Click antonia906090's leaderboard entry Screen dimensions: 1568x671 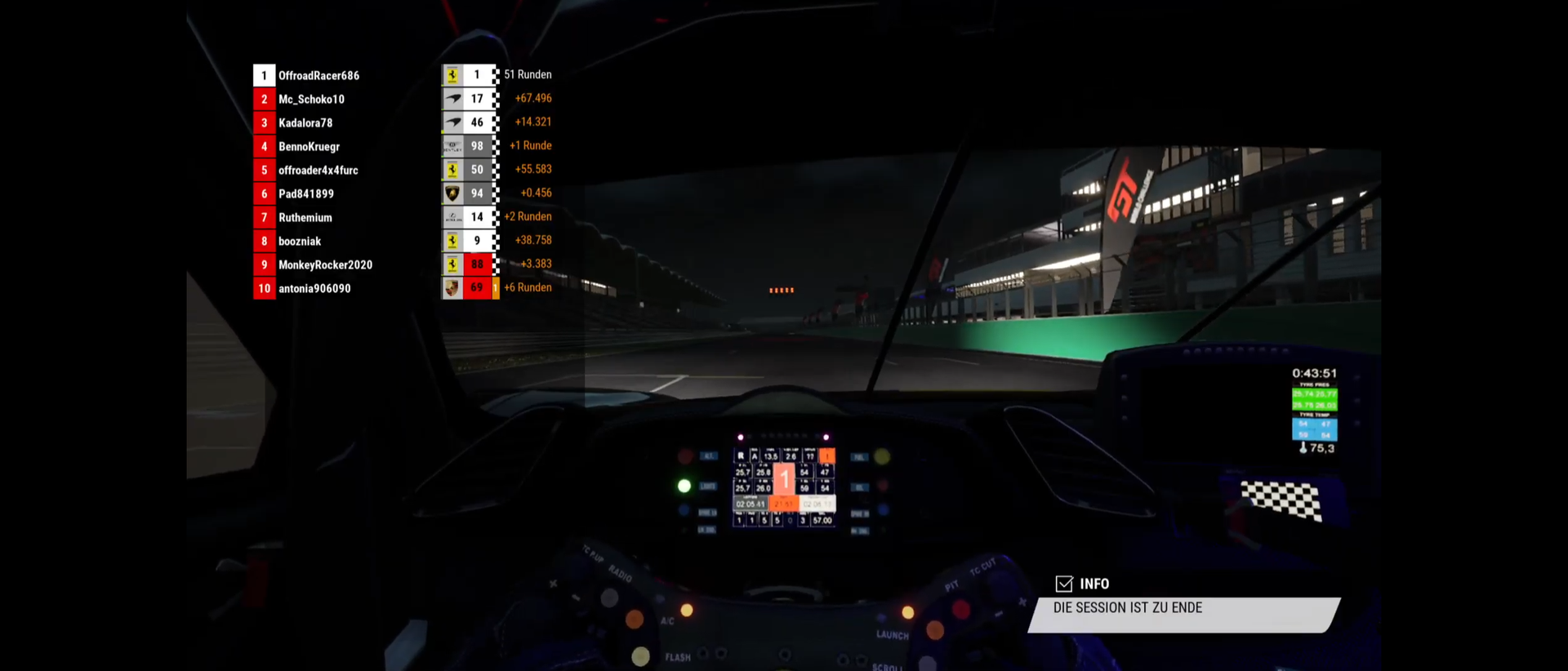point(314,288)
